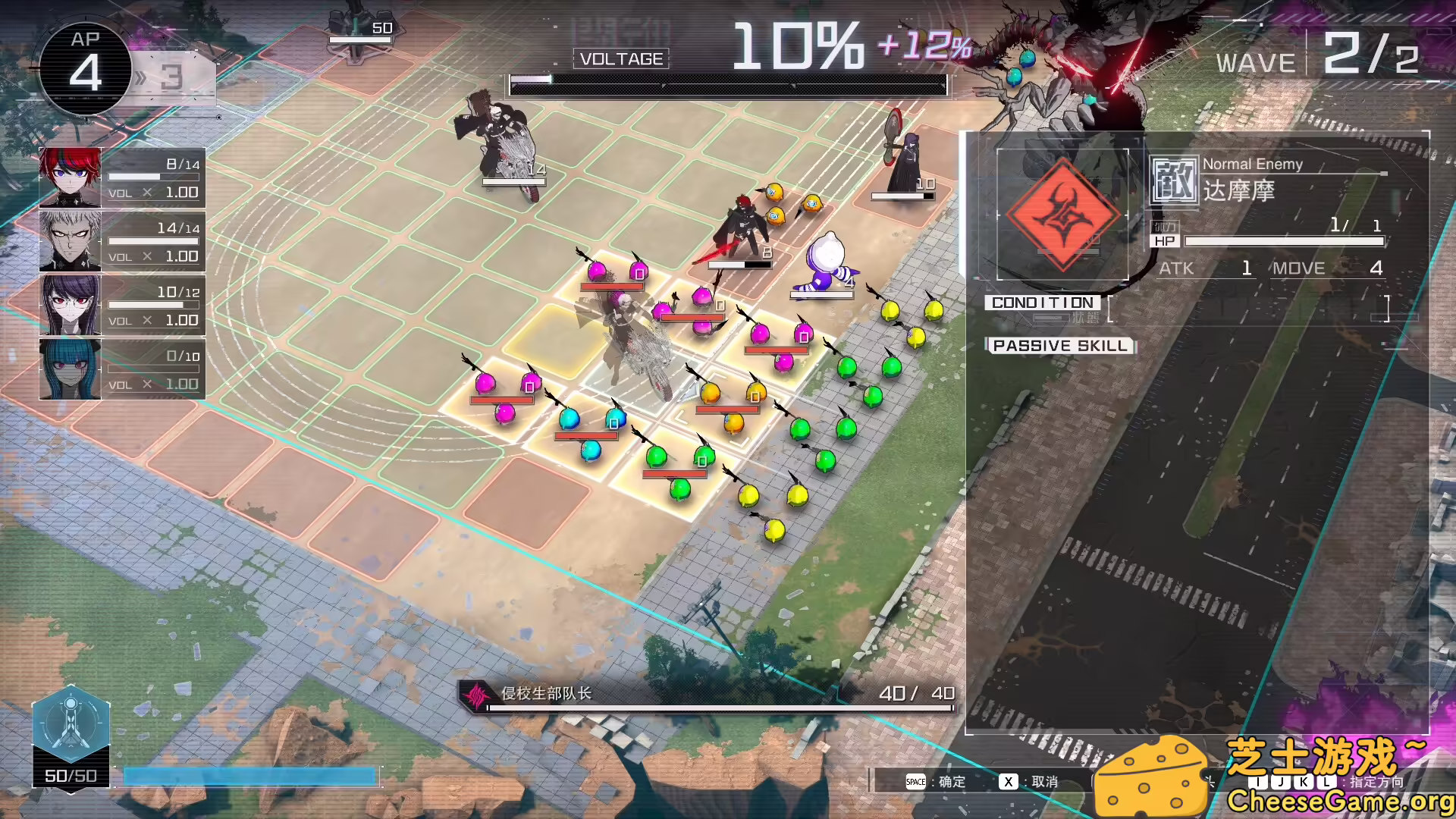Image resolution: width=1456 pixels, height=819 pixels.
Task: Click the VOLTAGE label
Action: tap(621, 58)
